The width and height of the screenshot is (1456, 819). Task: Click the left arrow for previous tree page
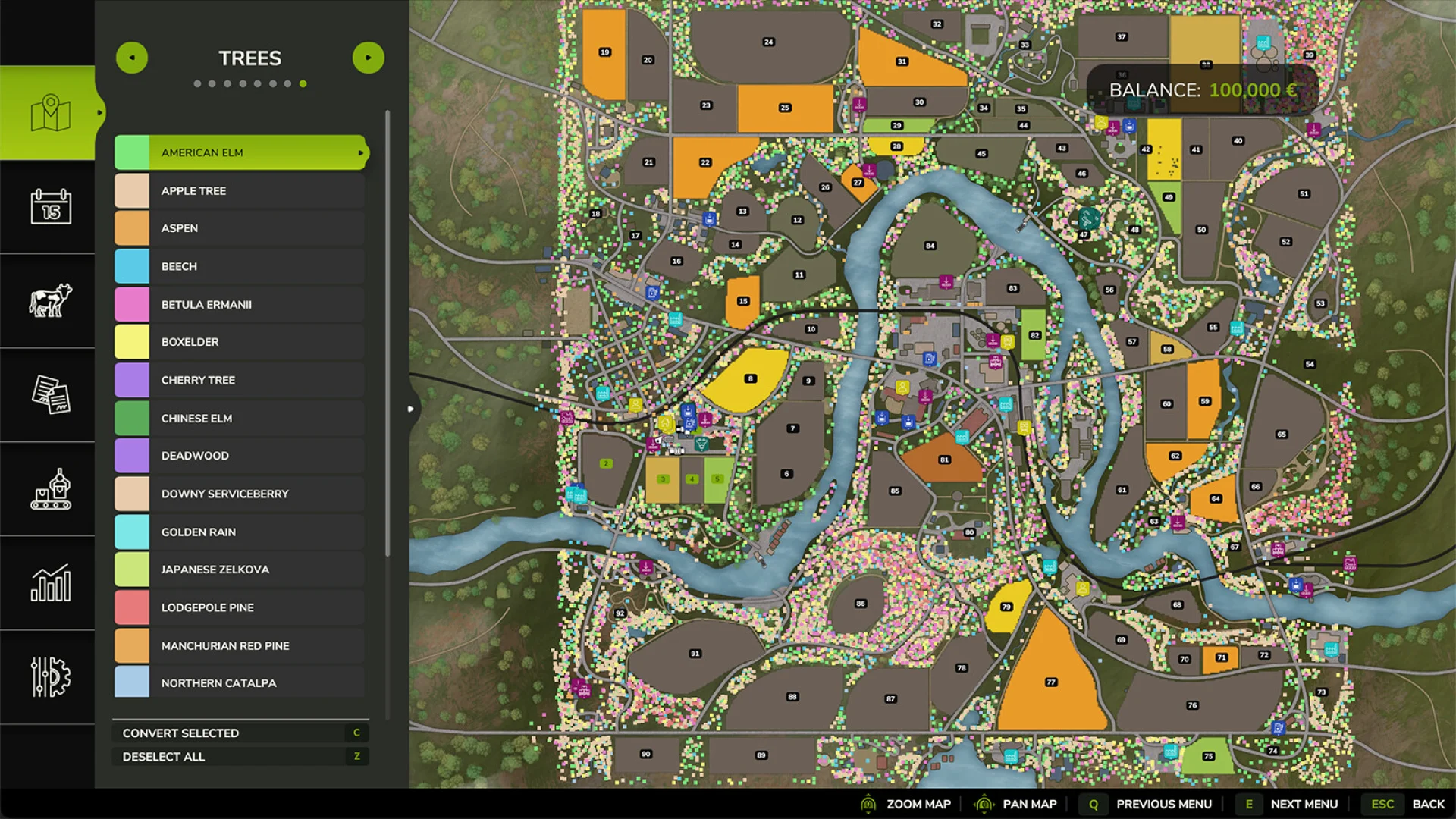click(x=132, y=57)
